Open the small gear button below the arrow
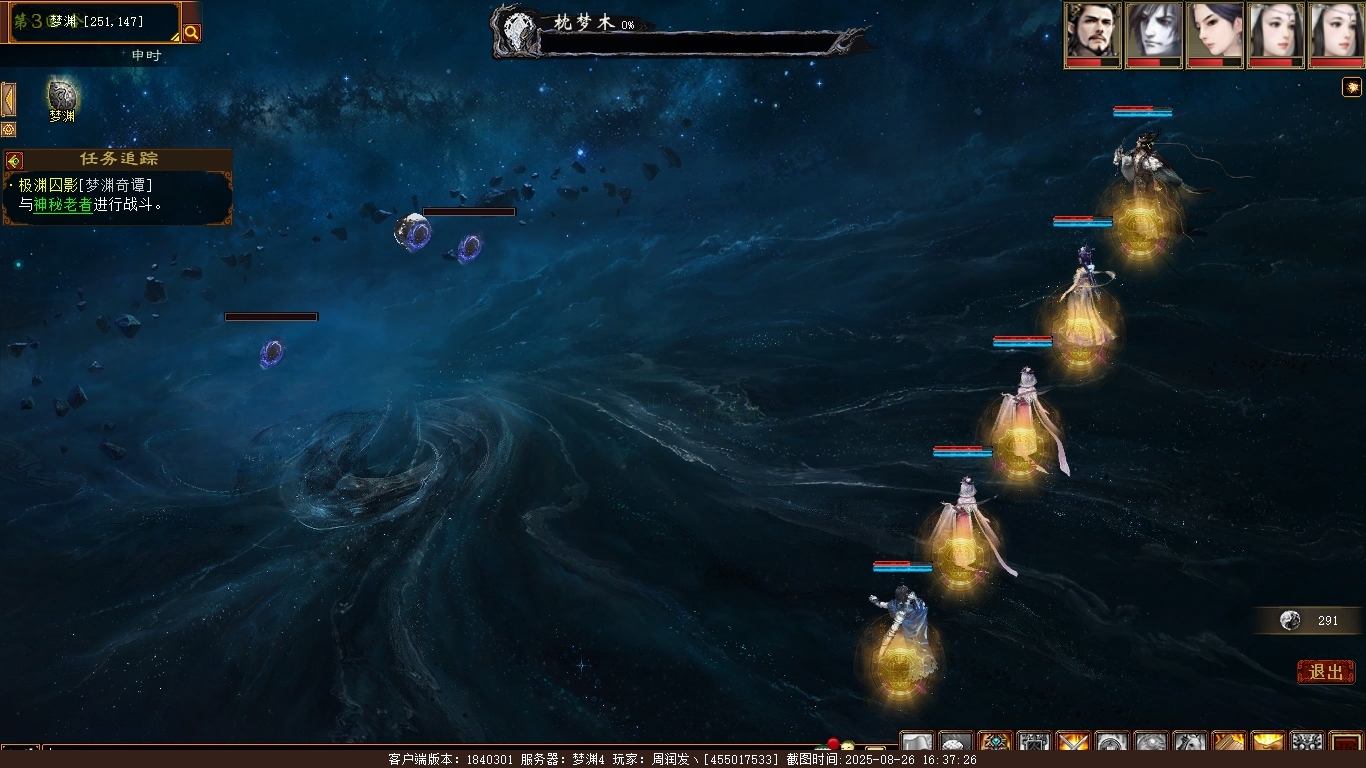This screenshot has width=1366, height=768. click(8, 130)
